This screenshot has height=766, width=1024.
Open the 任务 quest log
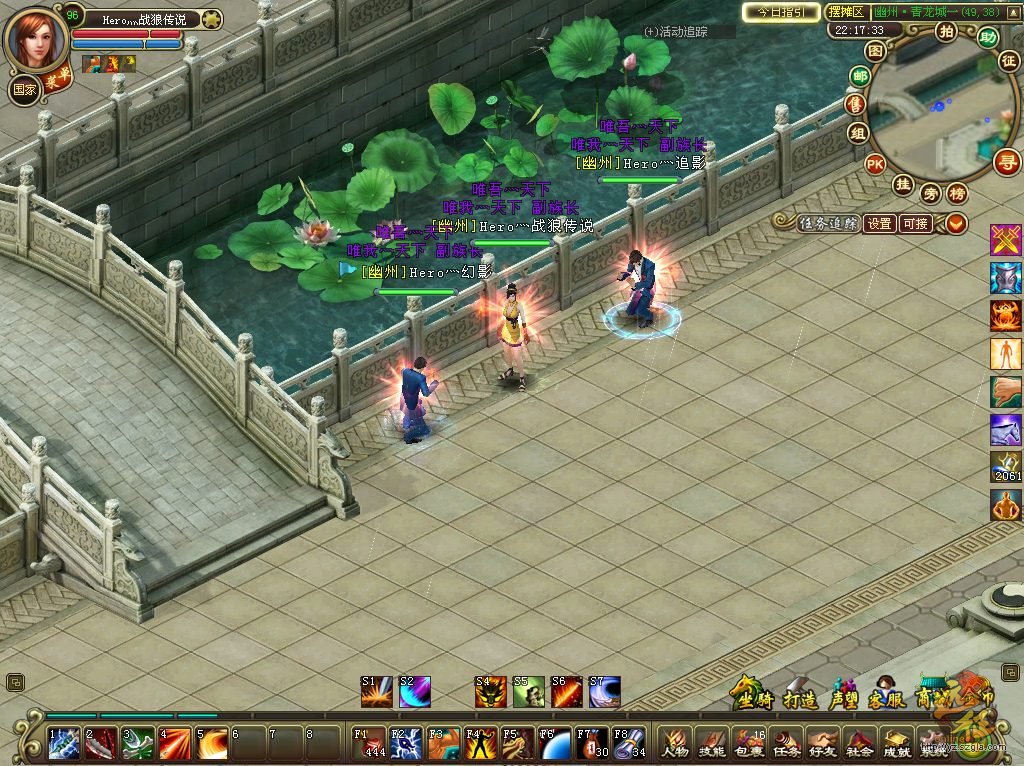(x=786, y=743)
